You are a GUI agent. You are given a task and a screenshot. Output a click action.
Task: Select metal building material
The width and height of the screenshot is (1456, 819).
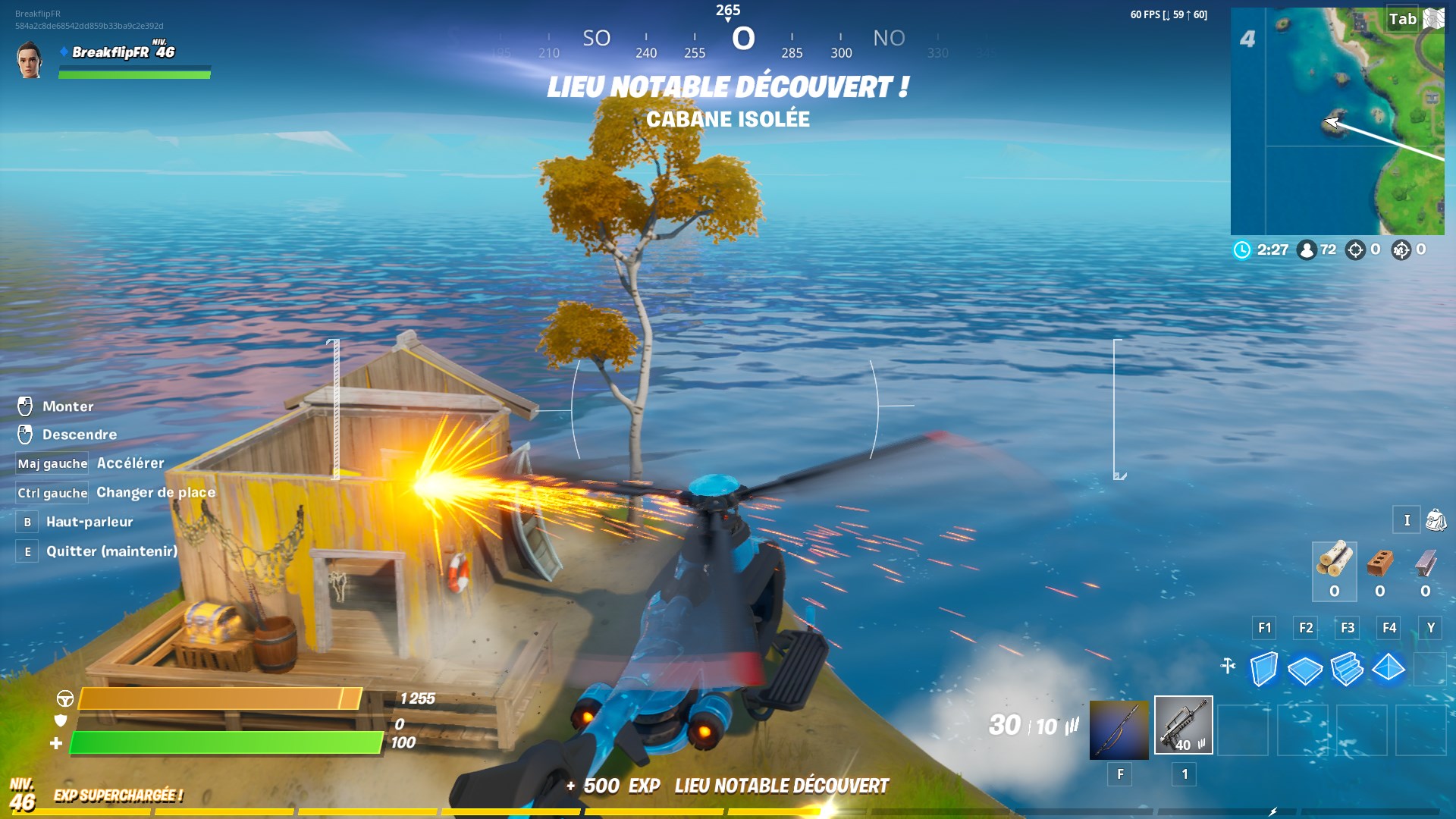(x=1426, y=563)
